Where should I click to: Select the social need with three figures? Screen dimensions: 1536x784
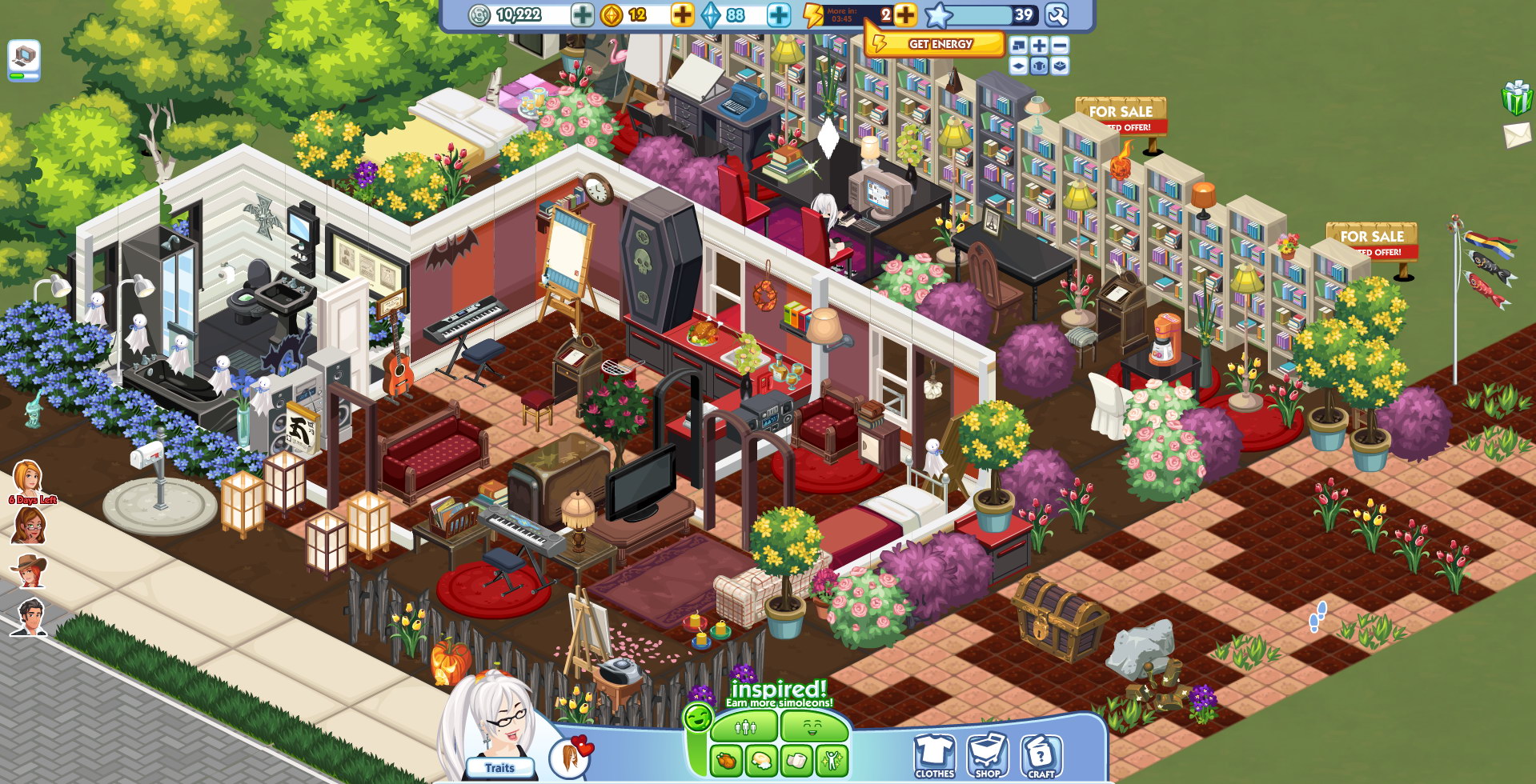[744, 727]
